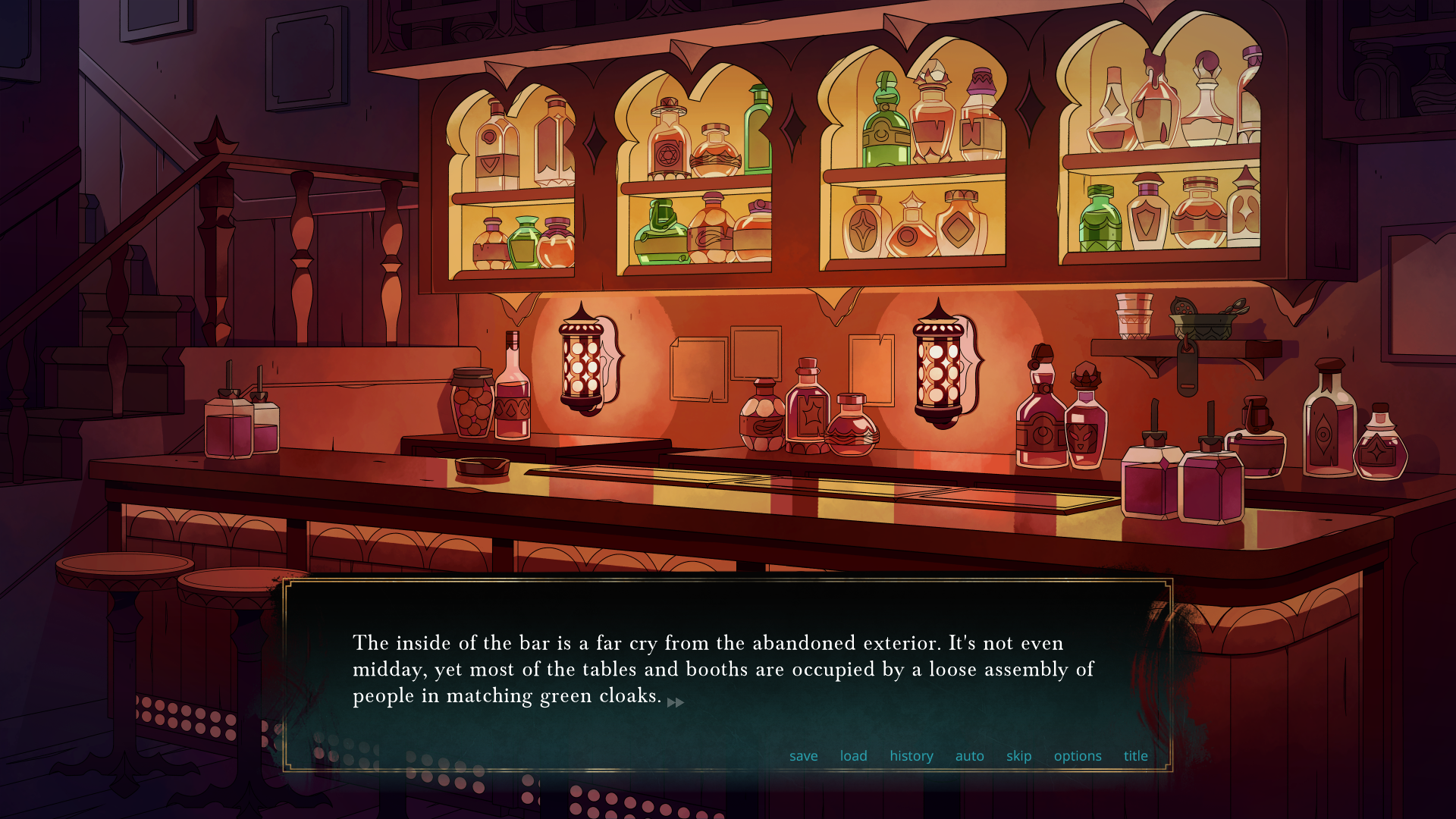
Task: Show the dialogue history log
Action: [911, 756]
